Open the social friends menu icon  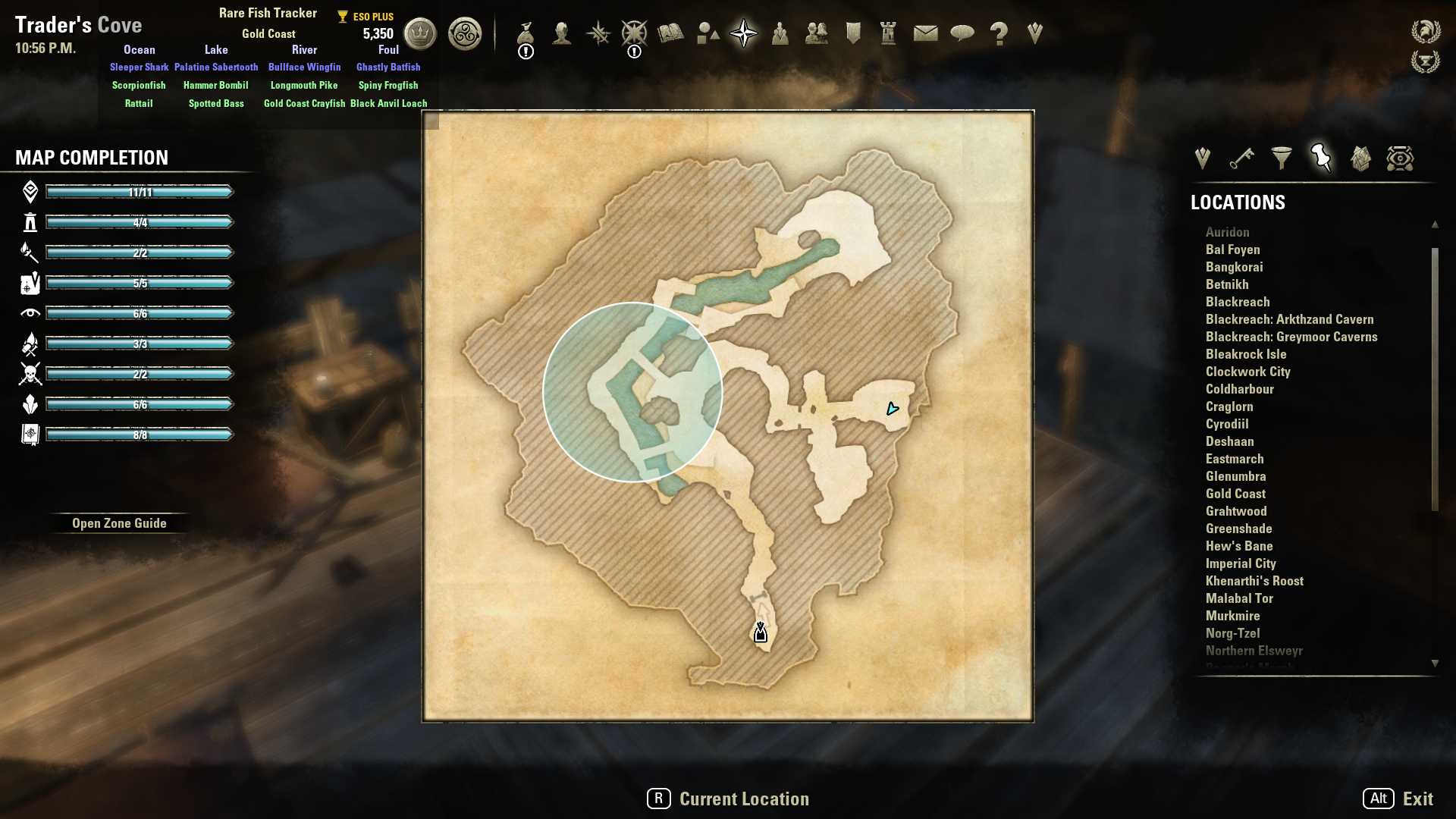(x=816, y=33)
